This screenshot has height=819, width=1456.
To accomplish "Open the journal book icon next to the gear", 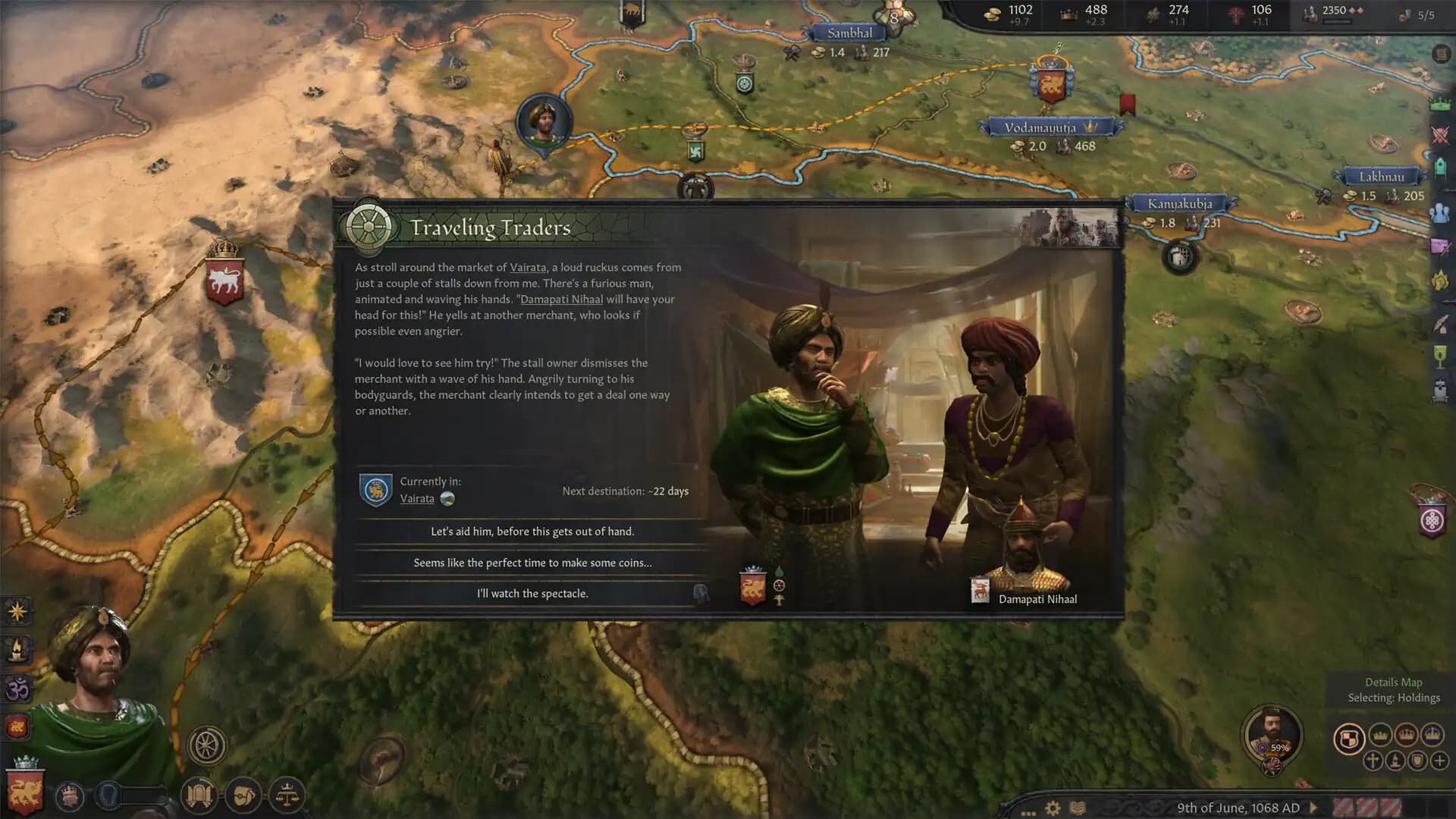I will pyautogui.click(x=1077, y=808).
